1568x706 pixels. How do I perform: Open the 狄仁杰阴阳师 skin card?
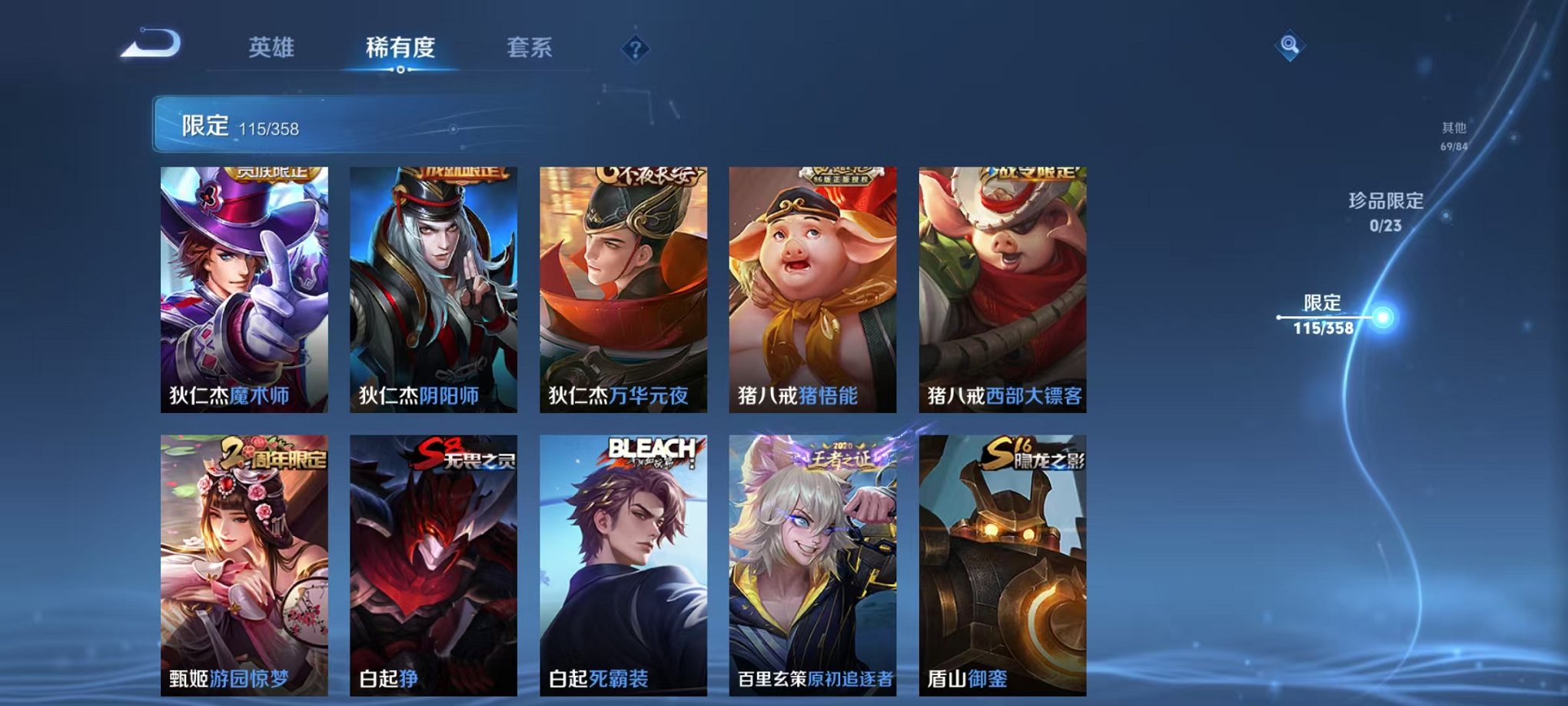tap(436, 285)
